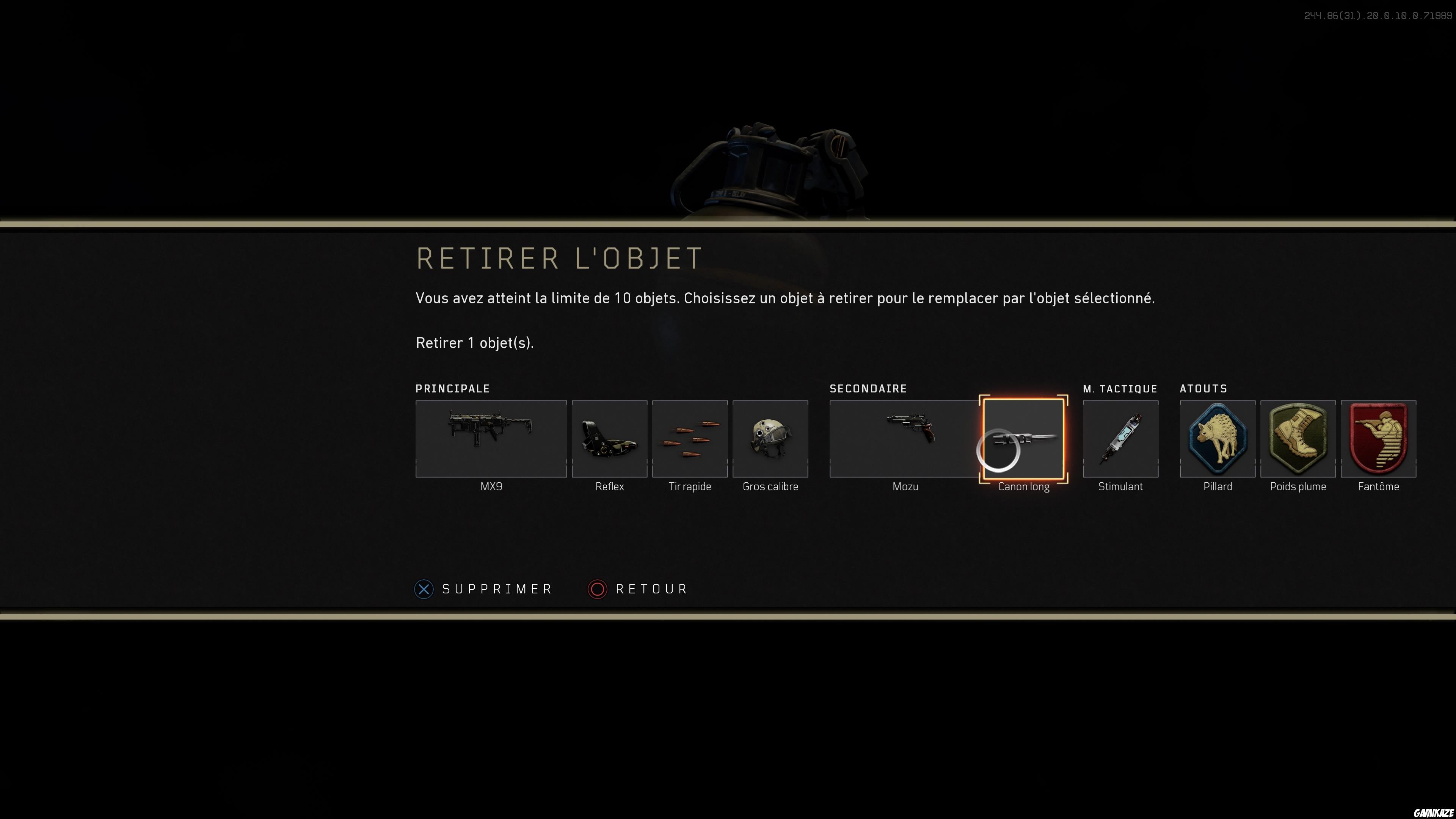1456x819 pixels.
Task: Choose the Reflex sight attachment
Action: click(609, 439)
